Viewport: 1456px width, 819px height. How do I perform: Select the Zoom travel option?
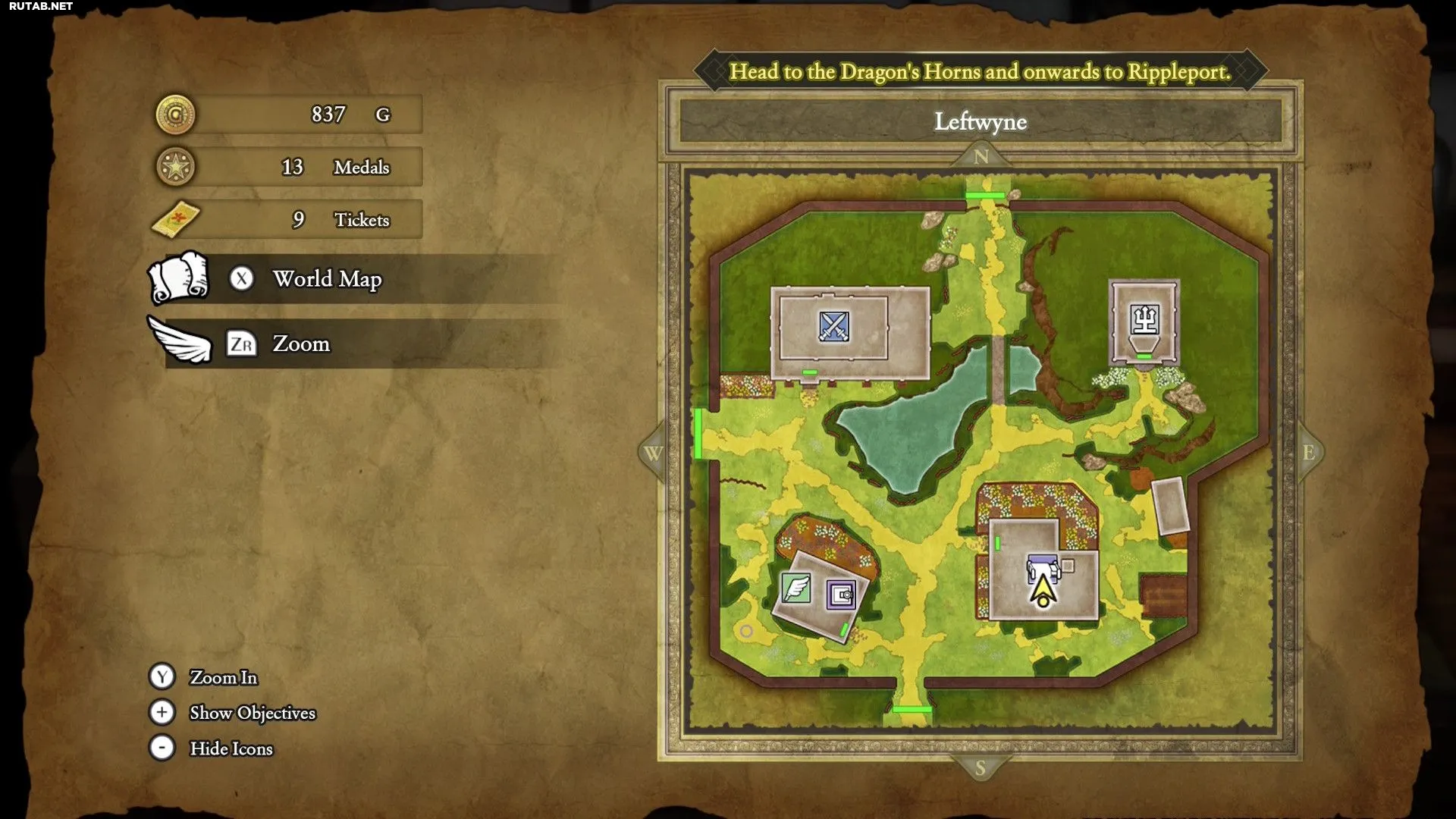[x=301, y=344]
